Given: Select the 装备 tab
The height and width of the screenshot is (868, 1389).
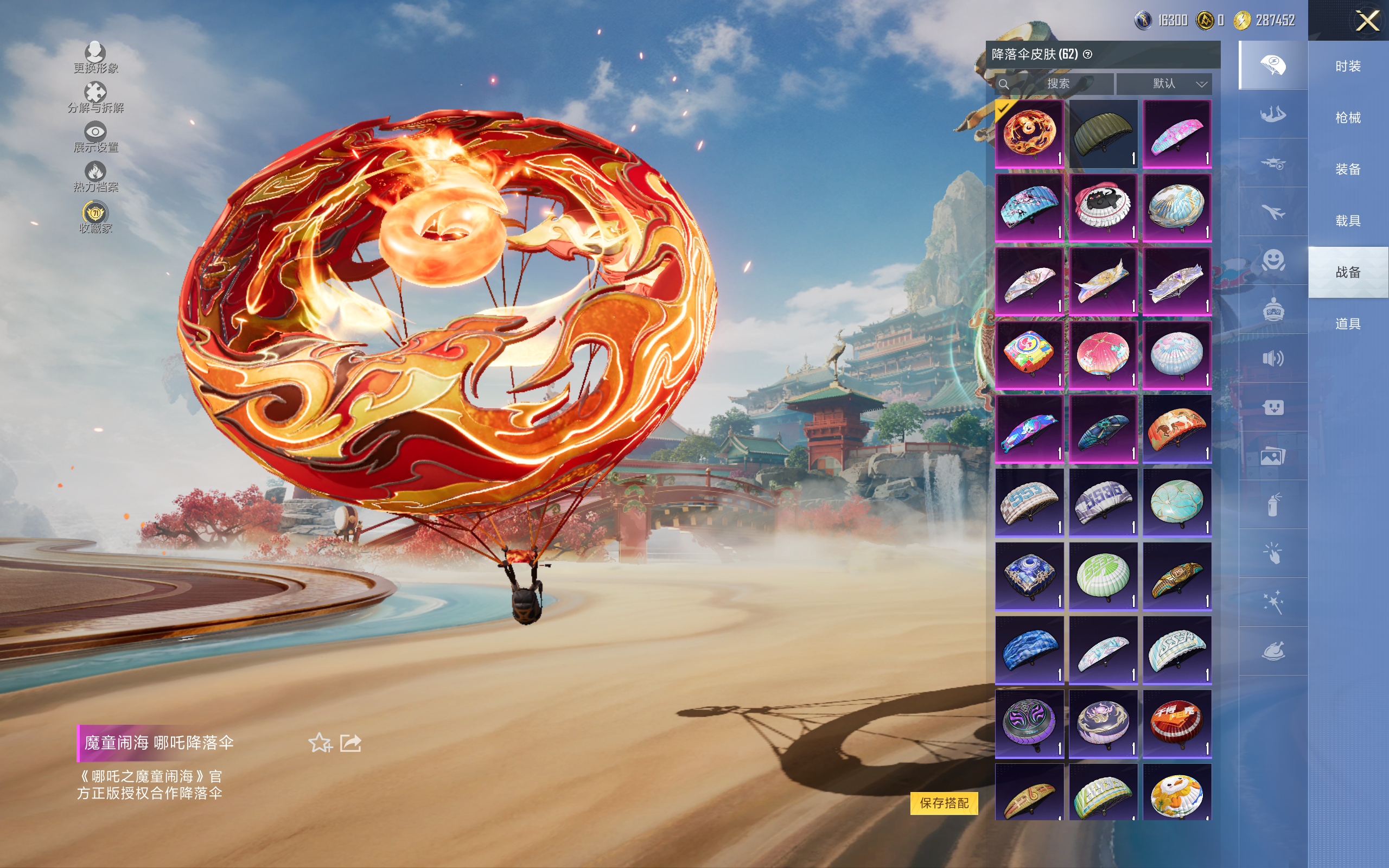Looking at the screenshot, I should click(1348, 169).
